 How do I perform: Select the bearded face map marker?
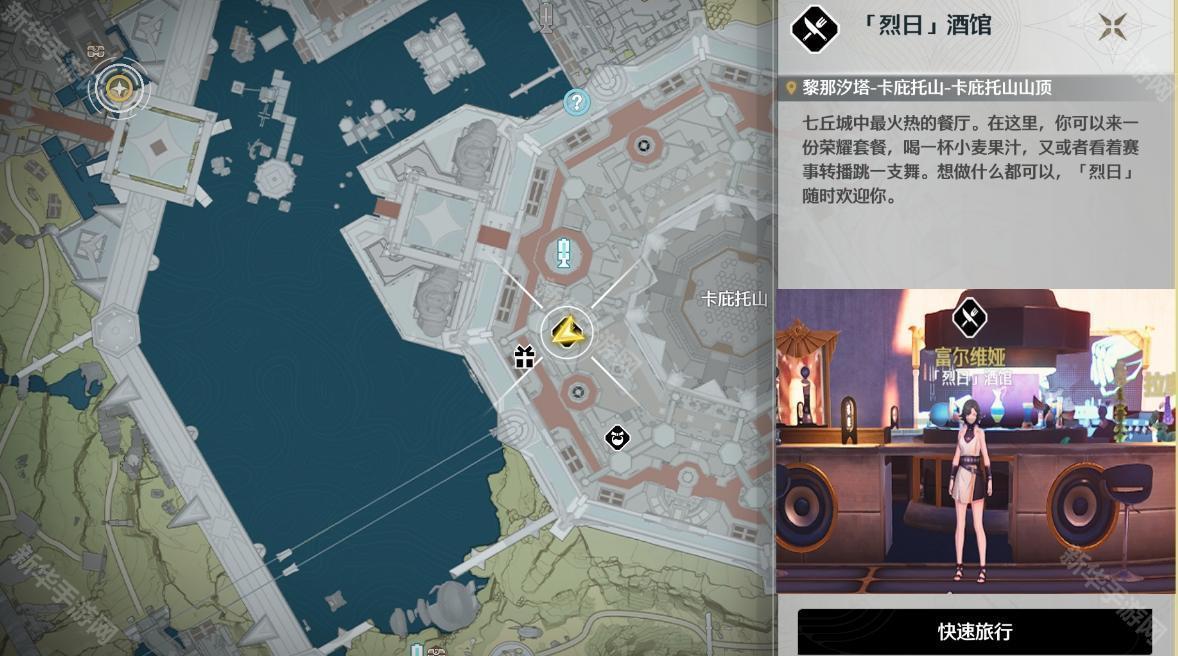(618, 437)
